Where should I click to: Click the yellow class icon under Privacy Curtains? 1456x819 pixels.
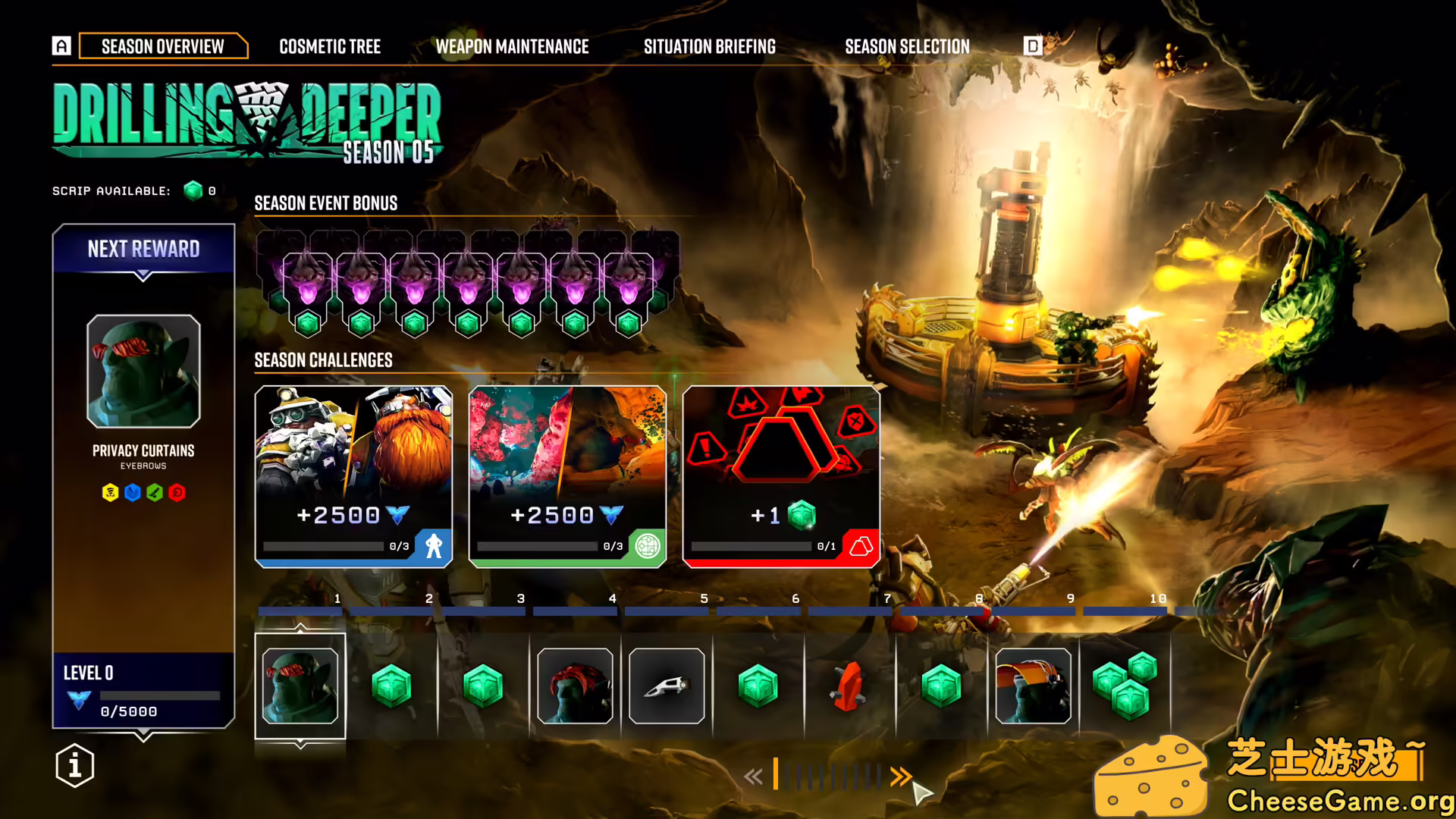tap(111, 492)
